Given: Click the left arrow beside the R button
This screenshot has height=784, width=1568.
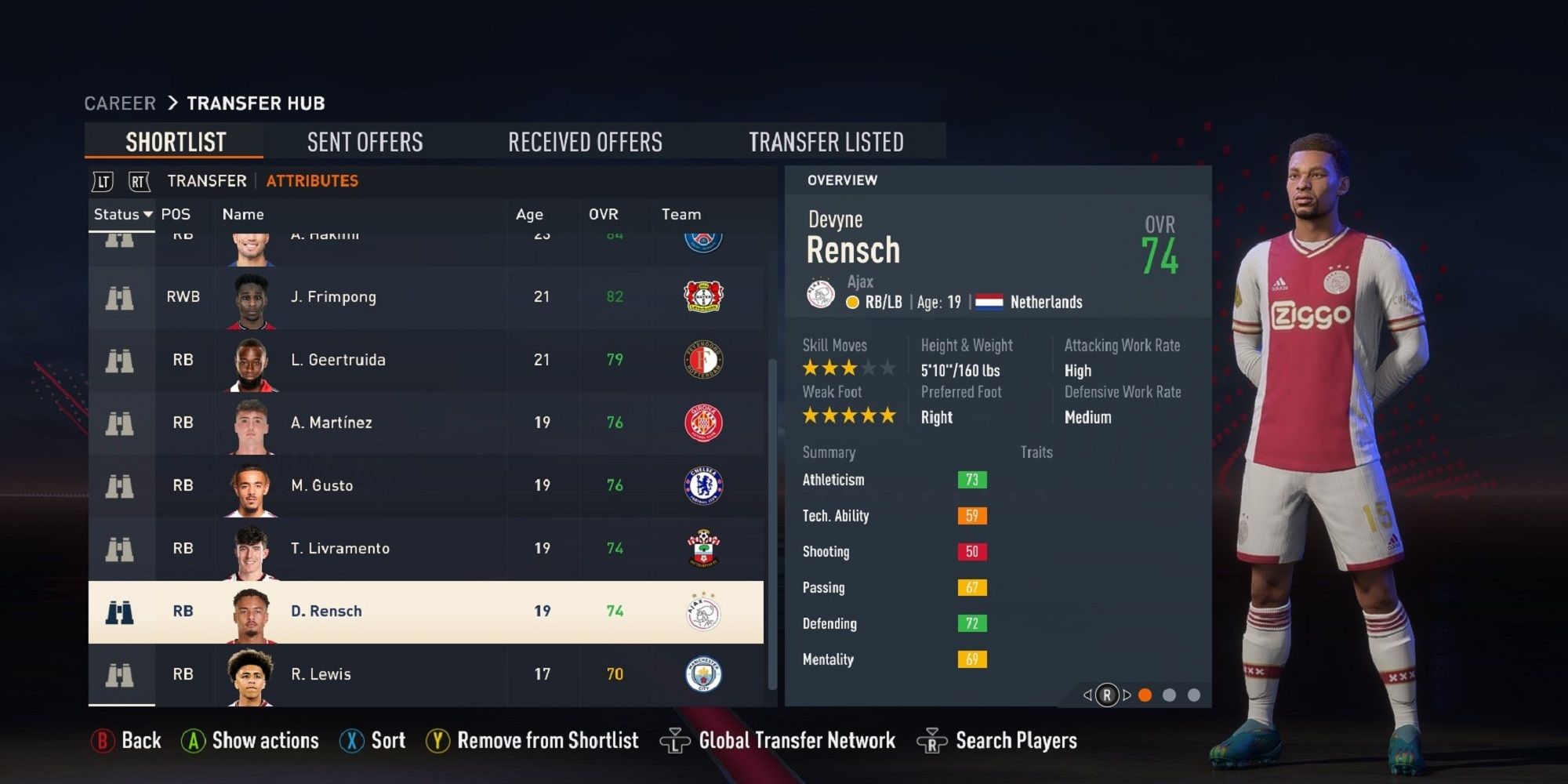Looking at the screenshot, I should point(1087,694).
